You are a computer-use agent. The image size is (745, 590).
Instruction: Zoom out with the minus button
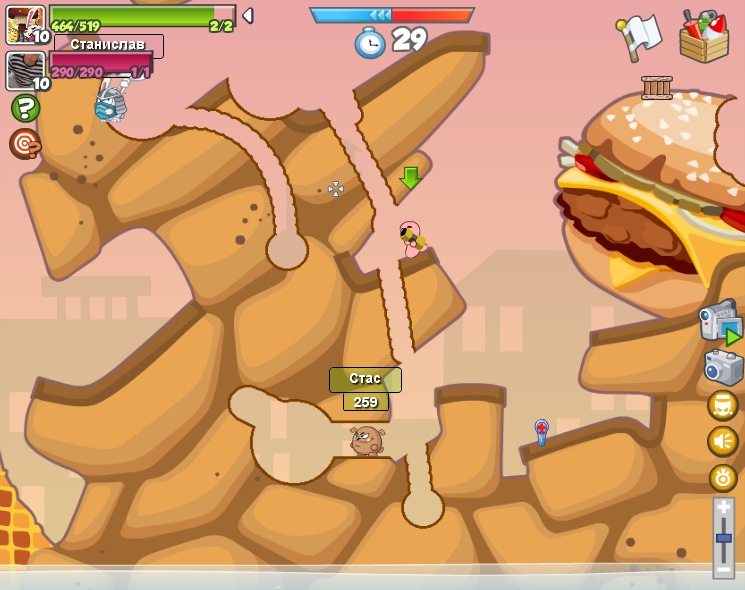pos(724,568)
